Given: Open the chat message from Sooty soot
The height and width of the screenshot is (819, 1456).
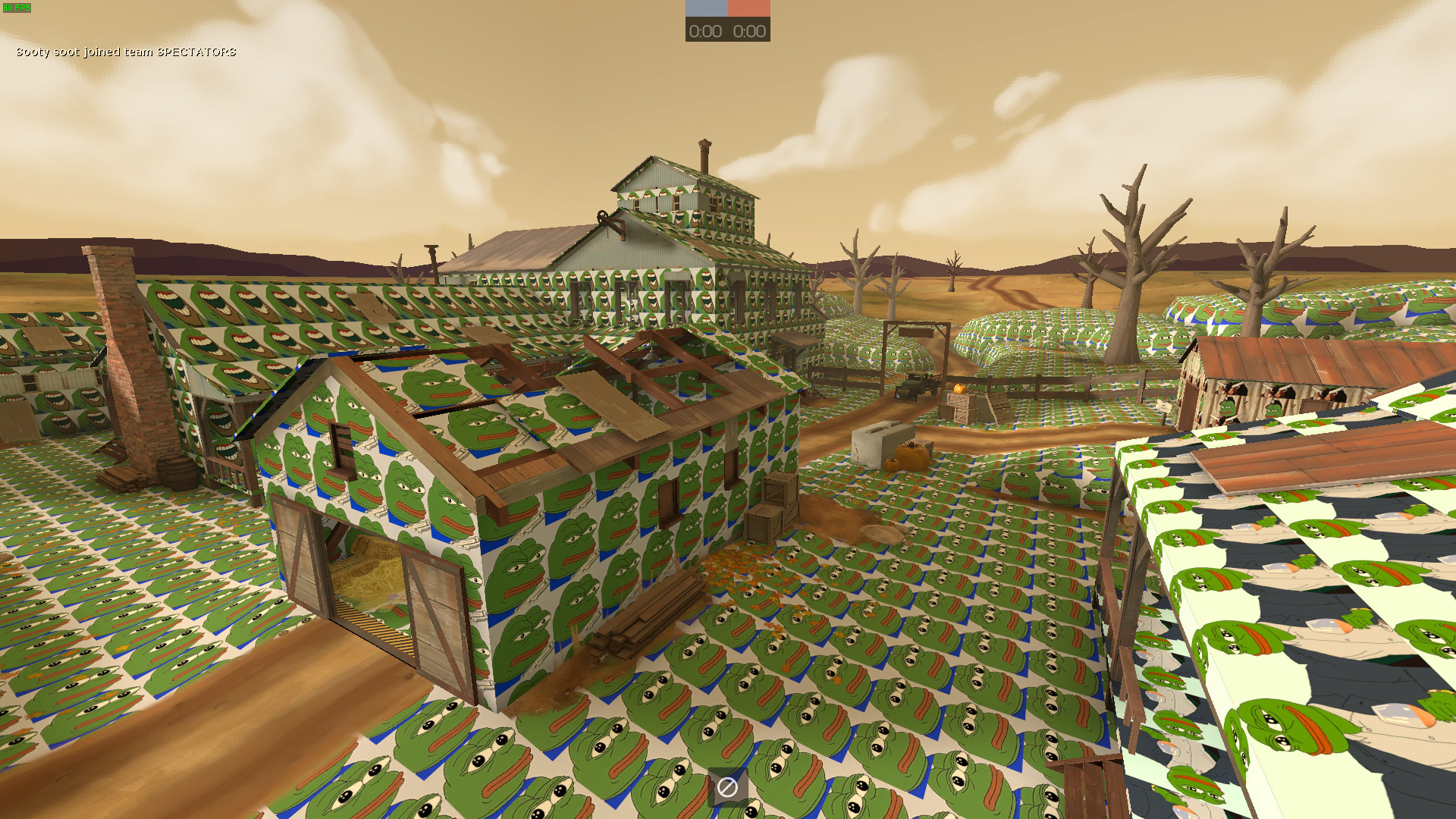Looking at the screenshot, I should click(x=125, y=52).
